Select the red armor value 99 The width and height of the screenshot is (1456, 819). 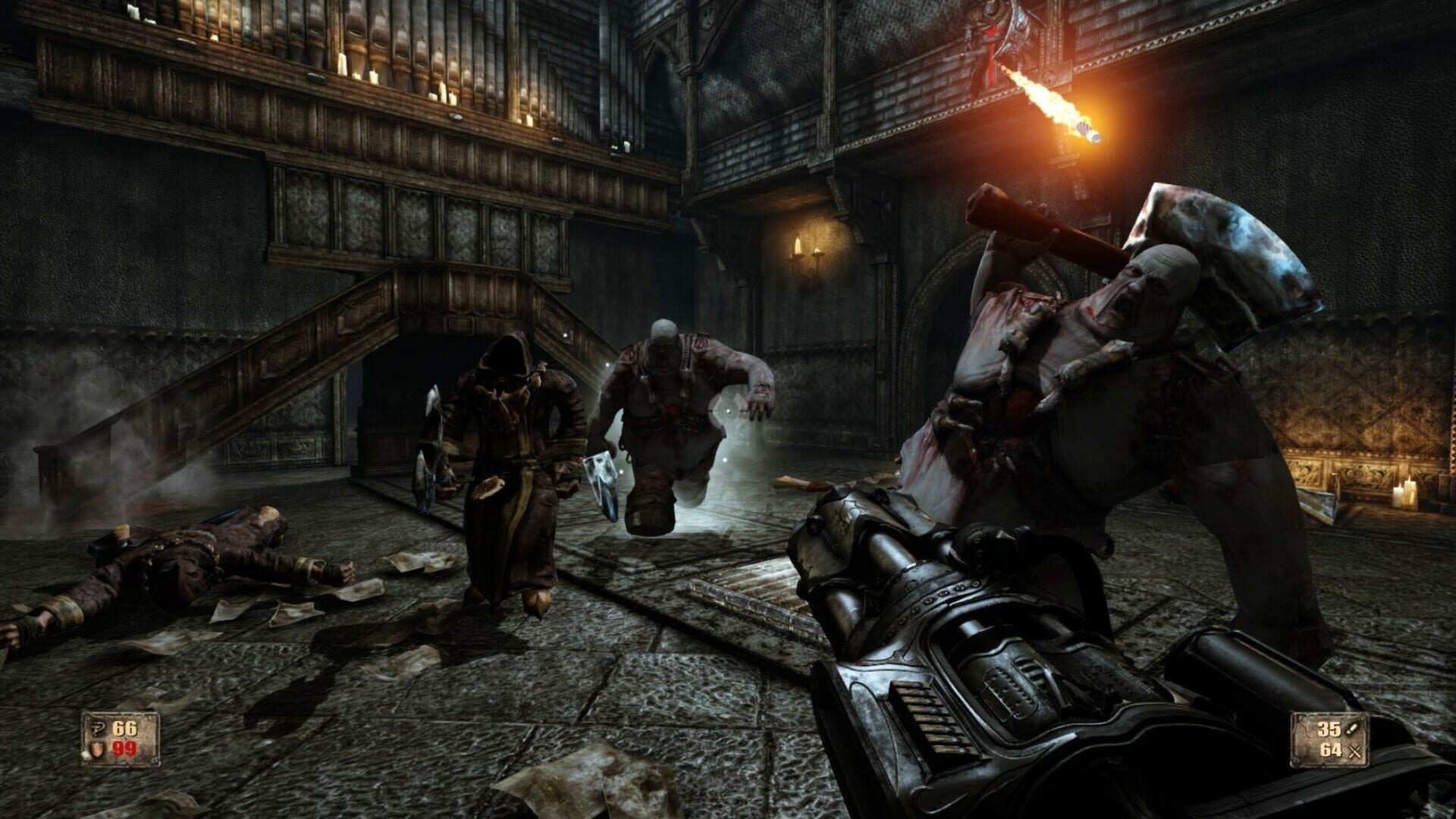click(x=125, y=748)
